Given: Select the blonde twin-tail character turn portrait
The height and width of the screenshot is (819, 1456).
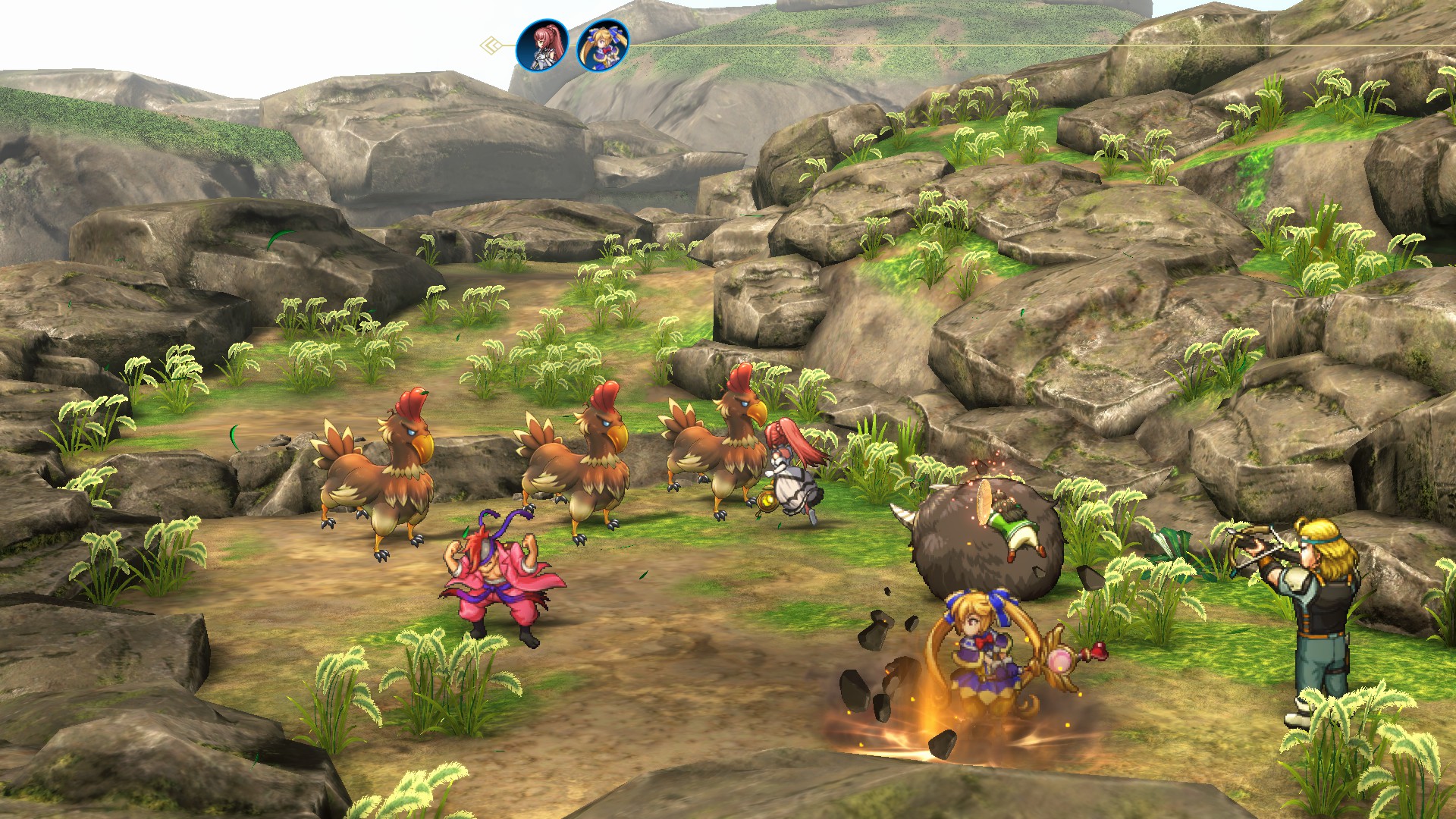Looking at the screenshot, I should 603,45.
